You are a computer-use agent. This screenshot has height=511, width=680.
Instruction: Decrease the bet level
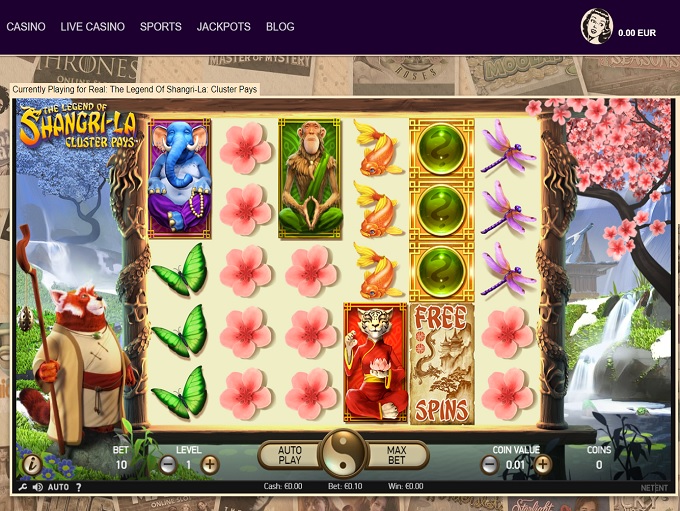click(x=168, y=464)
